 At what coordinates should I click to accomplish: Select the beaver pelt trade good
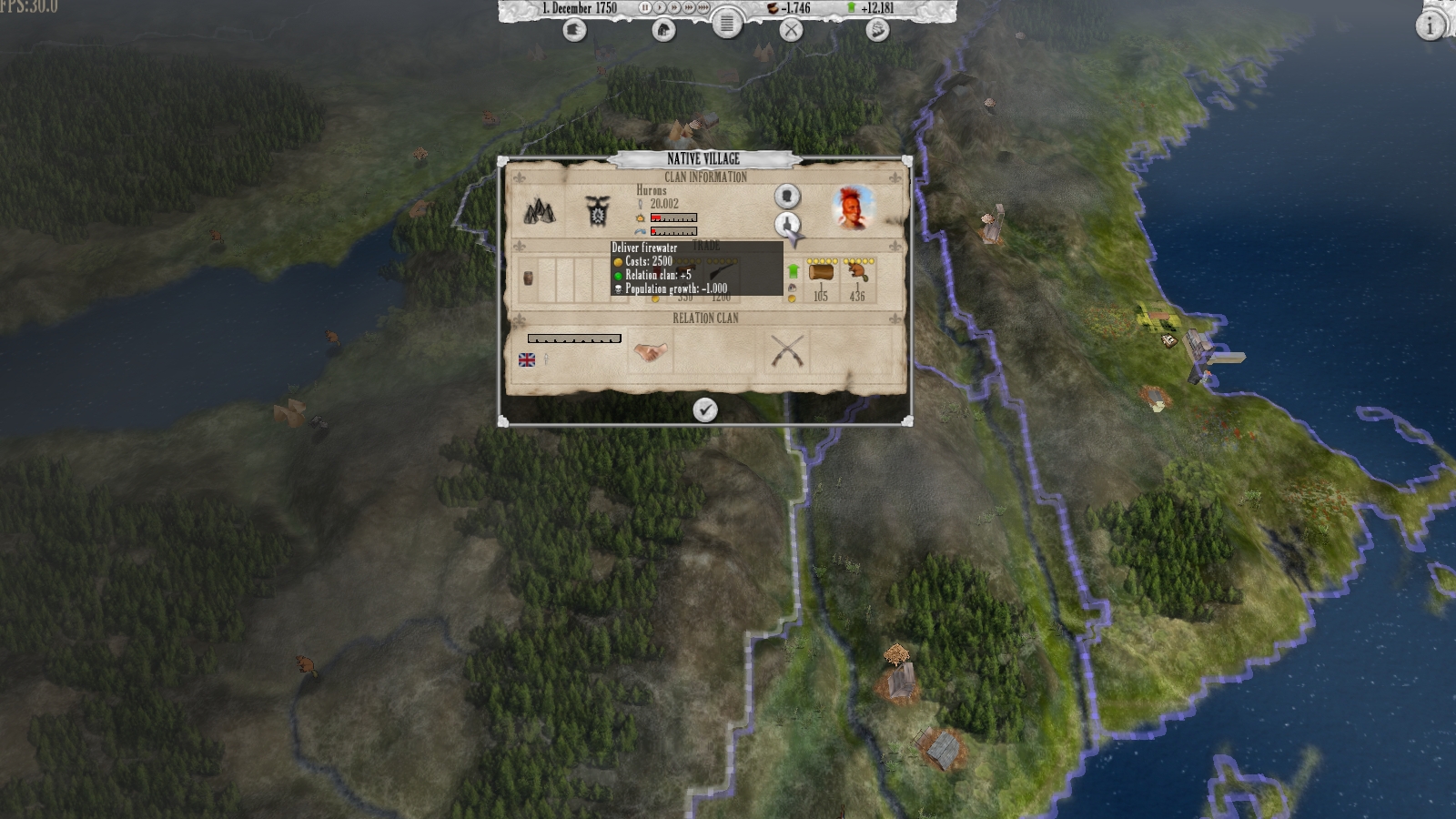tap(858, 273)
